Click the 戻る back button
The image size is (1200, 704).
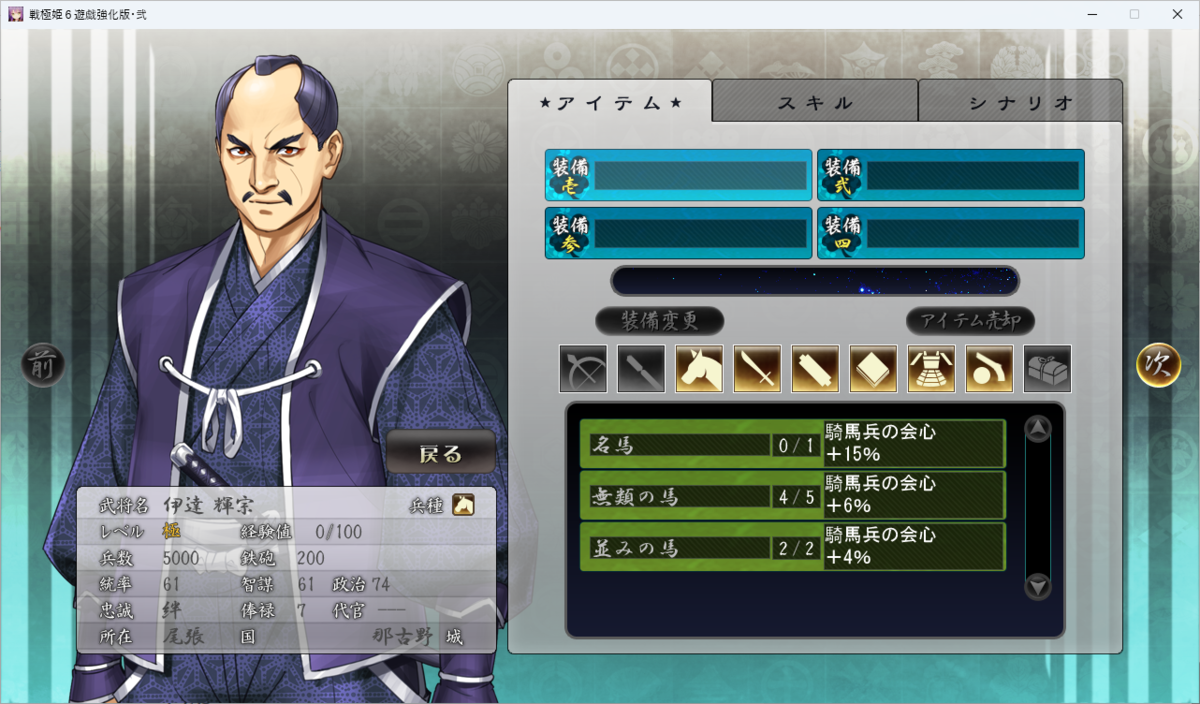pyautogui.click(x=441, y=453)
